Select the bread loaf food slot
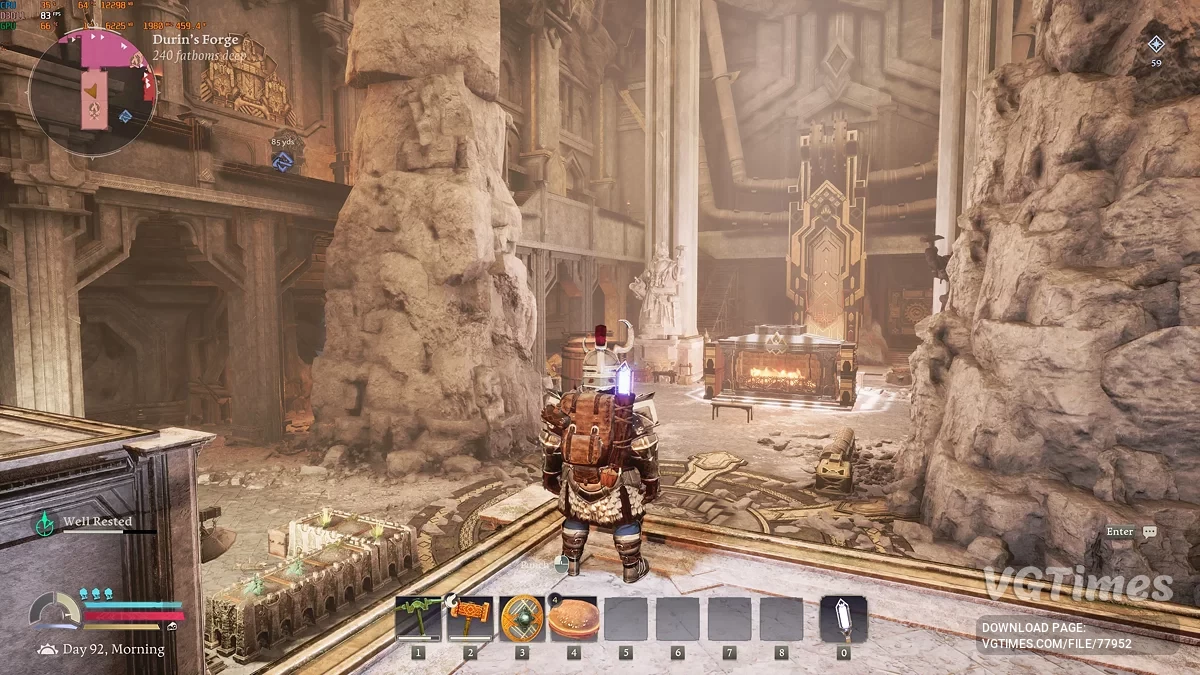The height and width of the screenshot is (675, 1200). pyautogui.click(x=574, y=619)
